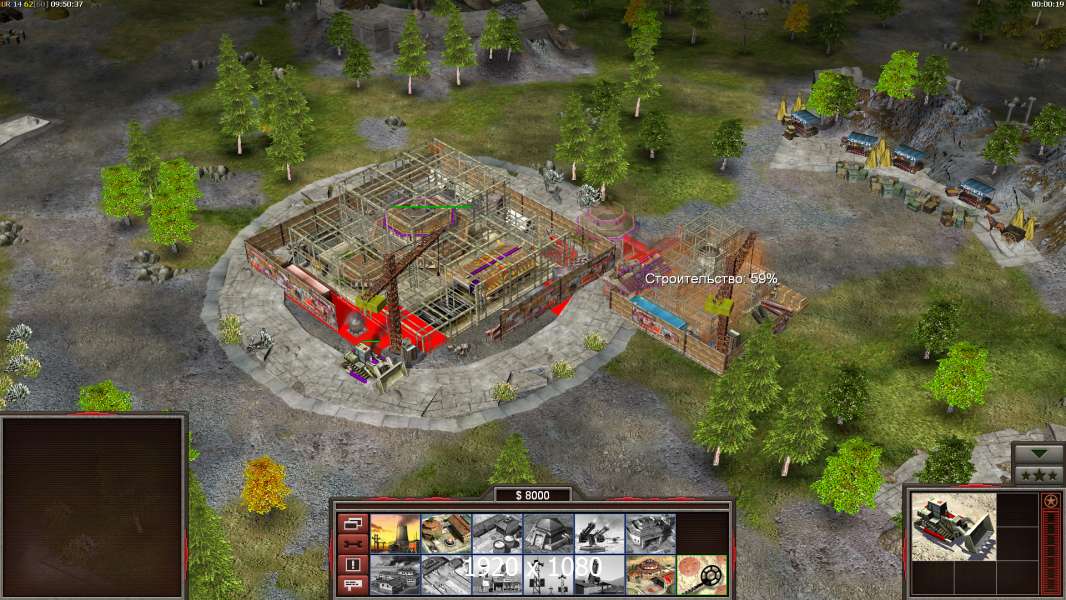Select the construction dozer portrait

coord(953,526)
